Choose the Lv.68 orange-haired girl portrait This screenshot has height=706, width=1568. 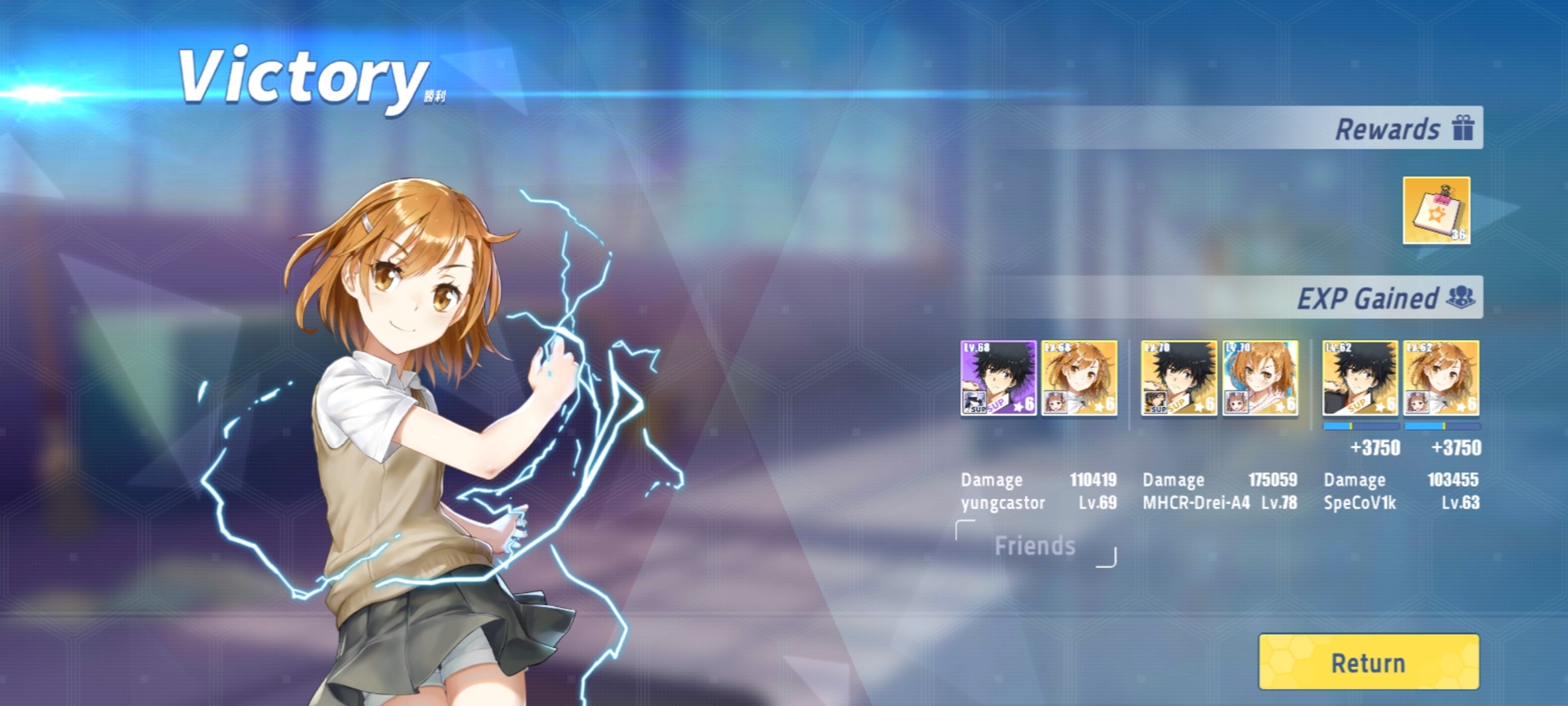tap(1079, 378)
